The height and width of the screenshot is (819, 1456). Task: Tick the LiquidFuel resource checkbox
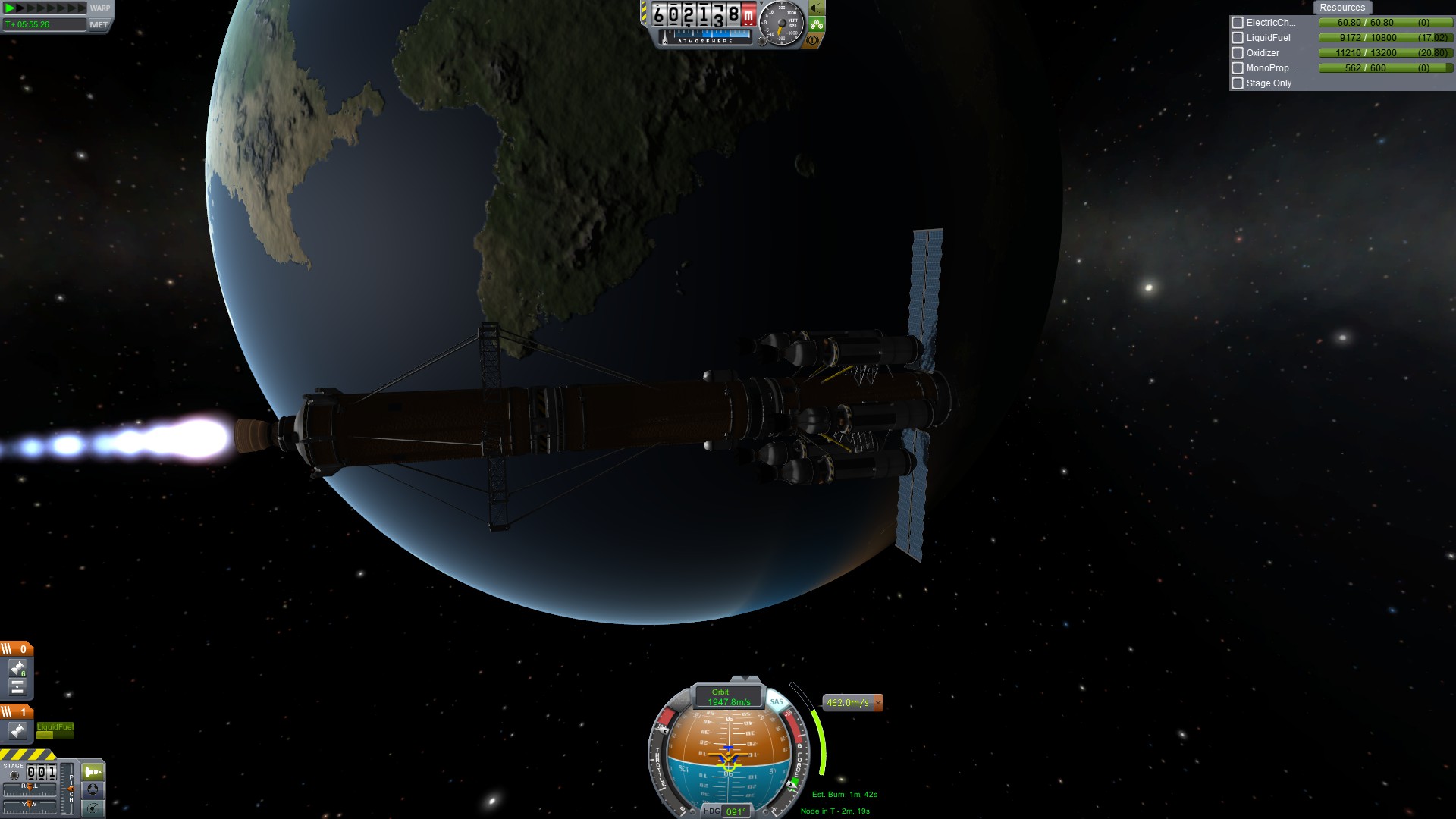(x=1238, y=38)
